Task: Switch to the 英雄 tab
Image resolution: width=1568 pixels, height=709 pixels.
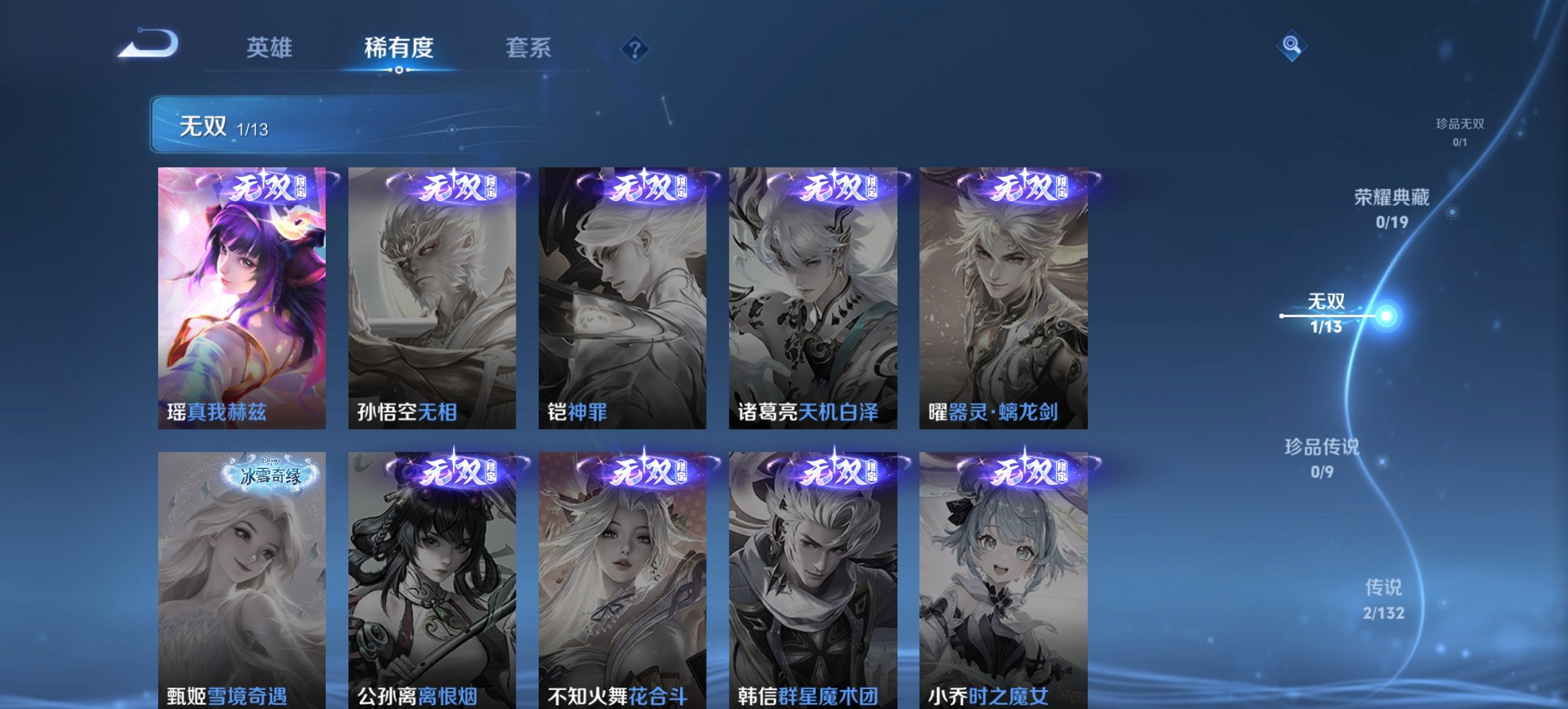Action: pos(271,49)
